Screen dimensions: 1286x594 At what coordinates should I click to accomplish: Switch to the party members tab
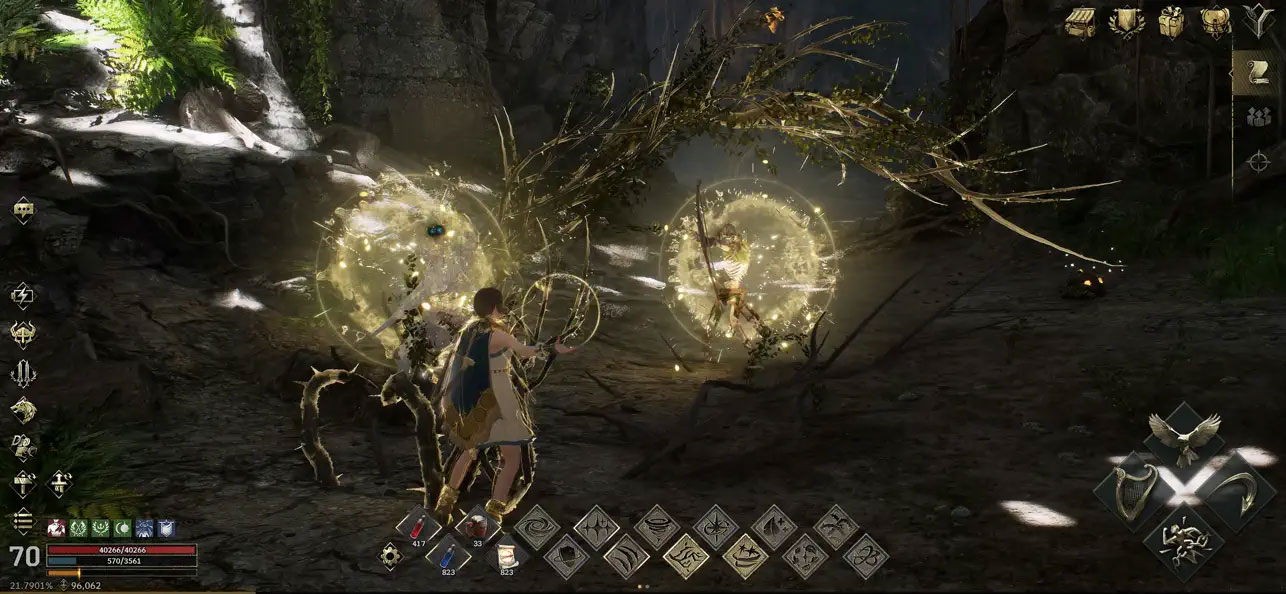(x=1259, y=116)
